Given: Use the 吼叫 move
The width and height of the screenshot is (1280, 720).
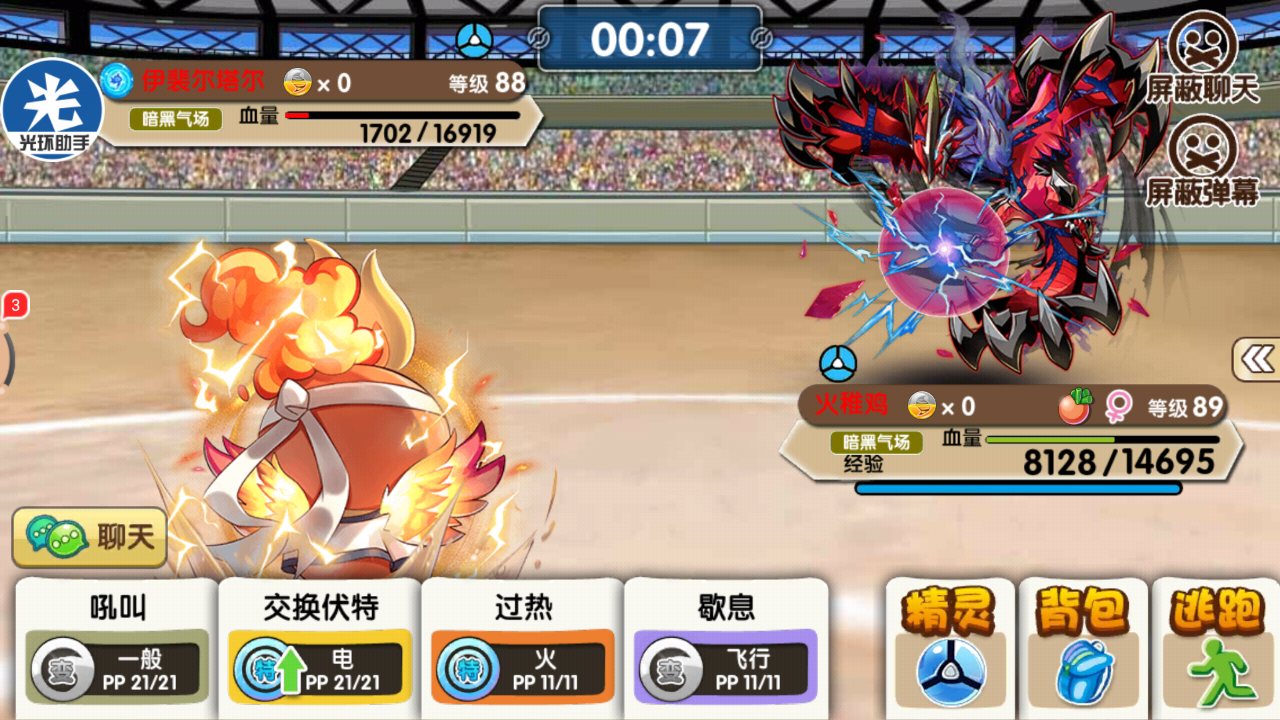Looking at the screenshot, I should (x=116, y=645).
